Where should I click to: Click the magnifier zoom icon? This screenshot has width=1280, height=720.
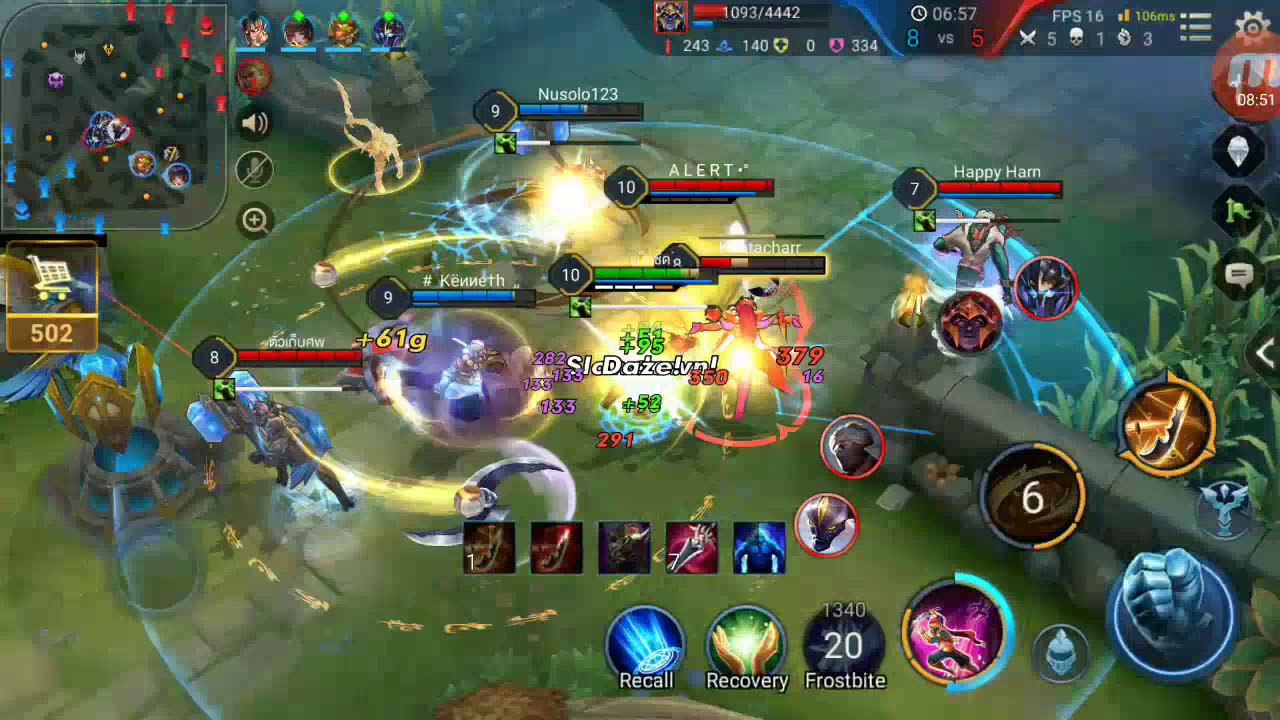point(255,220)
